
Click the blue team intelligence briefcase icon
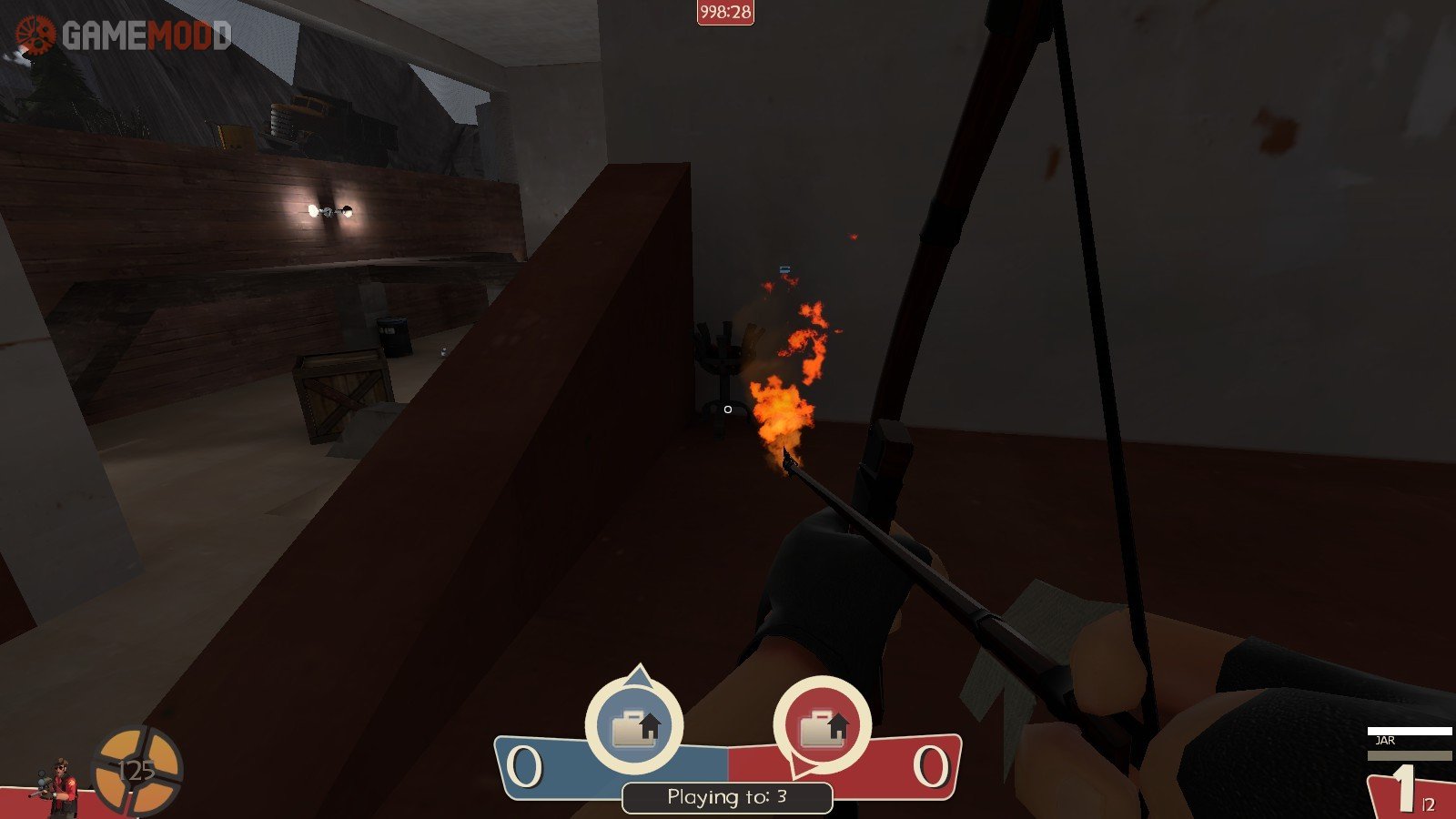(x=634, y=727)
